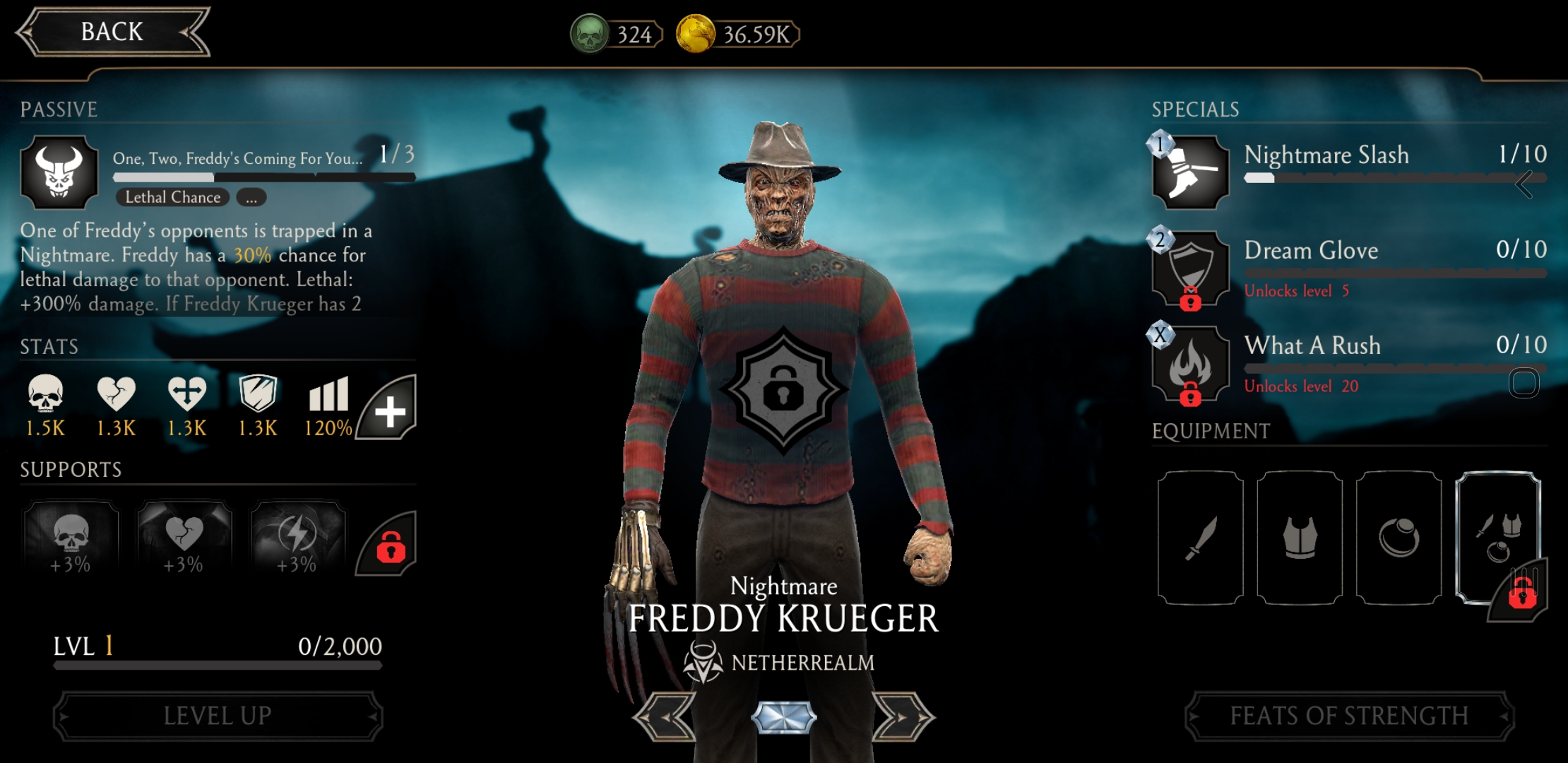Open the passive ability skull icon

(x=59, y=172)
